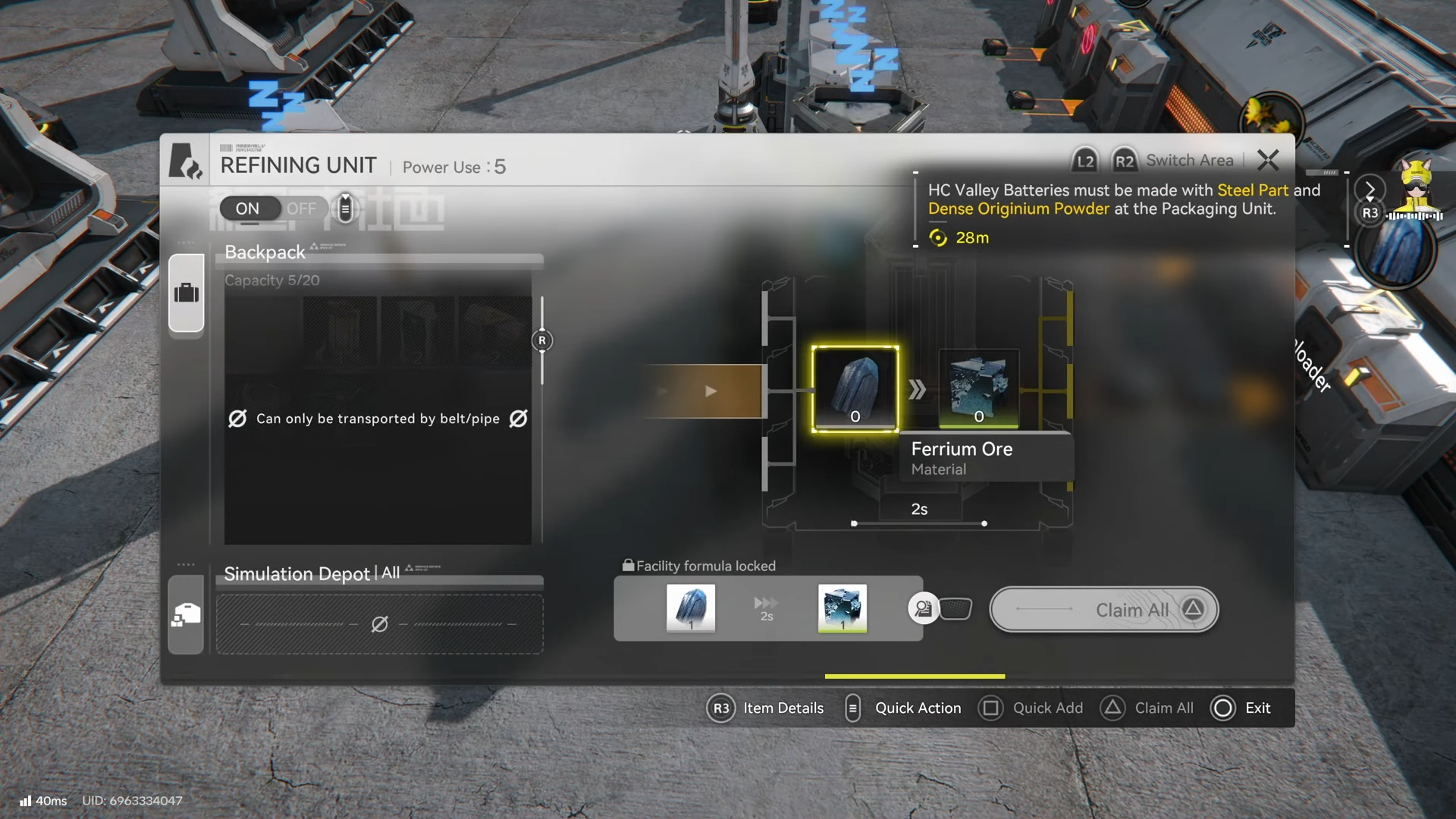1456x819 pixels.
Task: Switch Area at the panel top
Action: click(1189, 161)
